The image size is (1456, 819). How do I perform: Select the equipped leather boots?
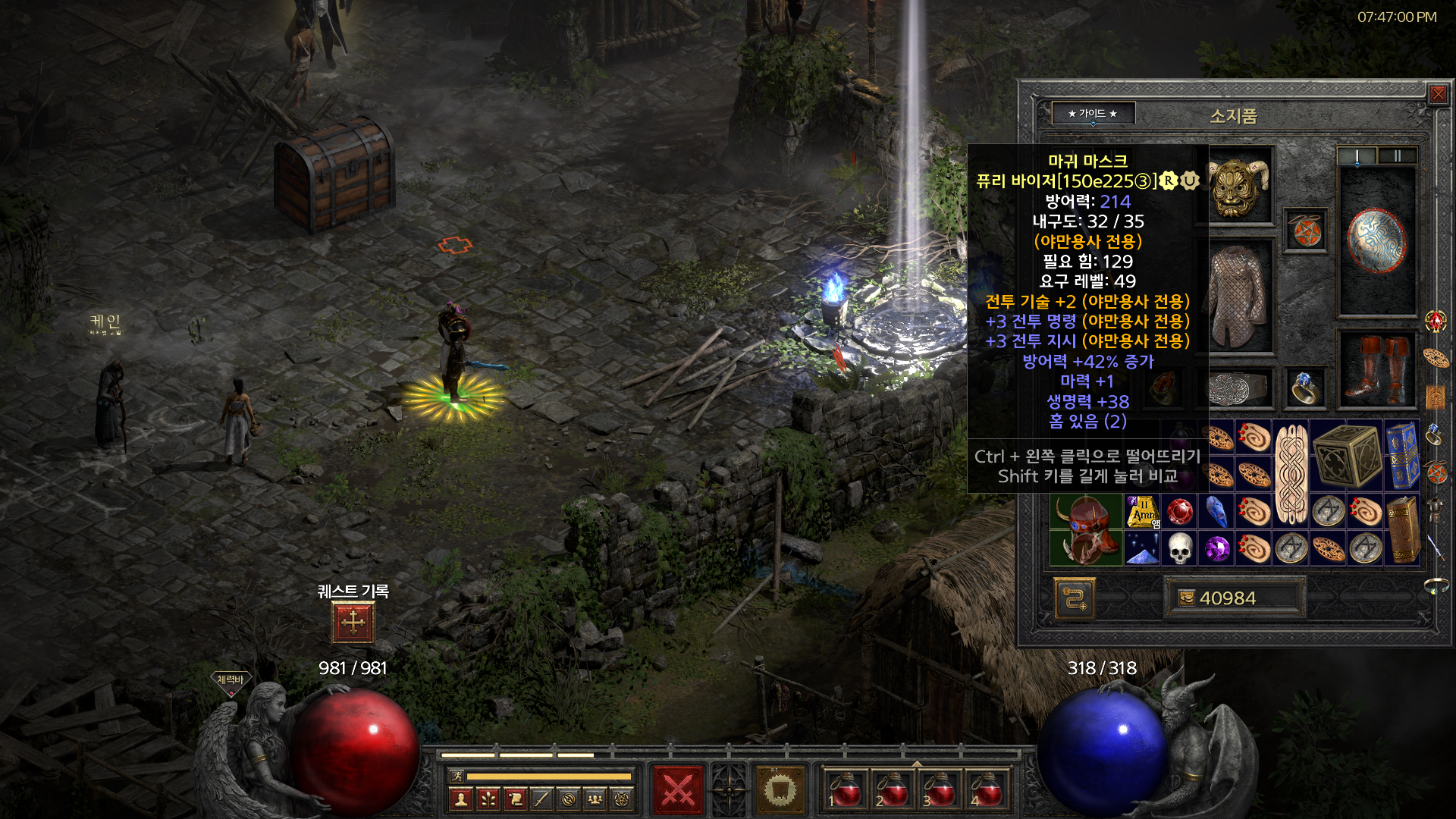pos(1376,369)
